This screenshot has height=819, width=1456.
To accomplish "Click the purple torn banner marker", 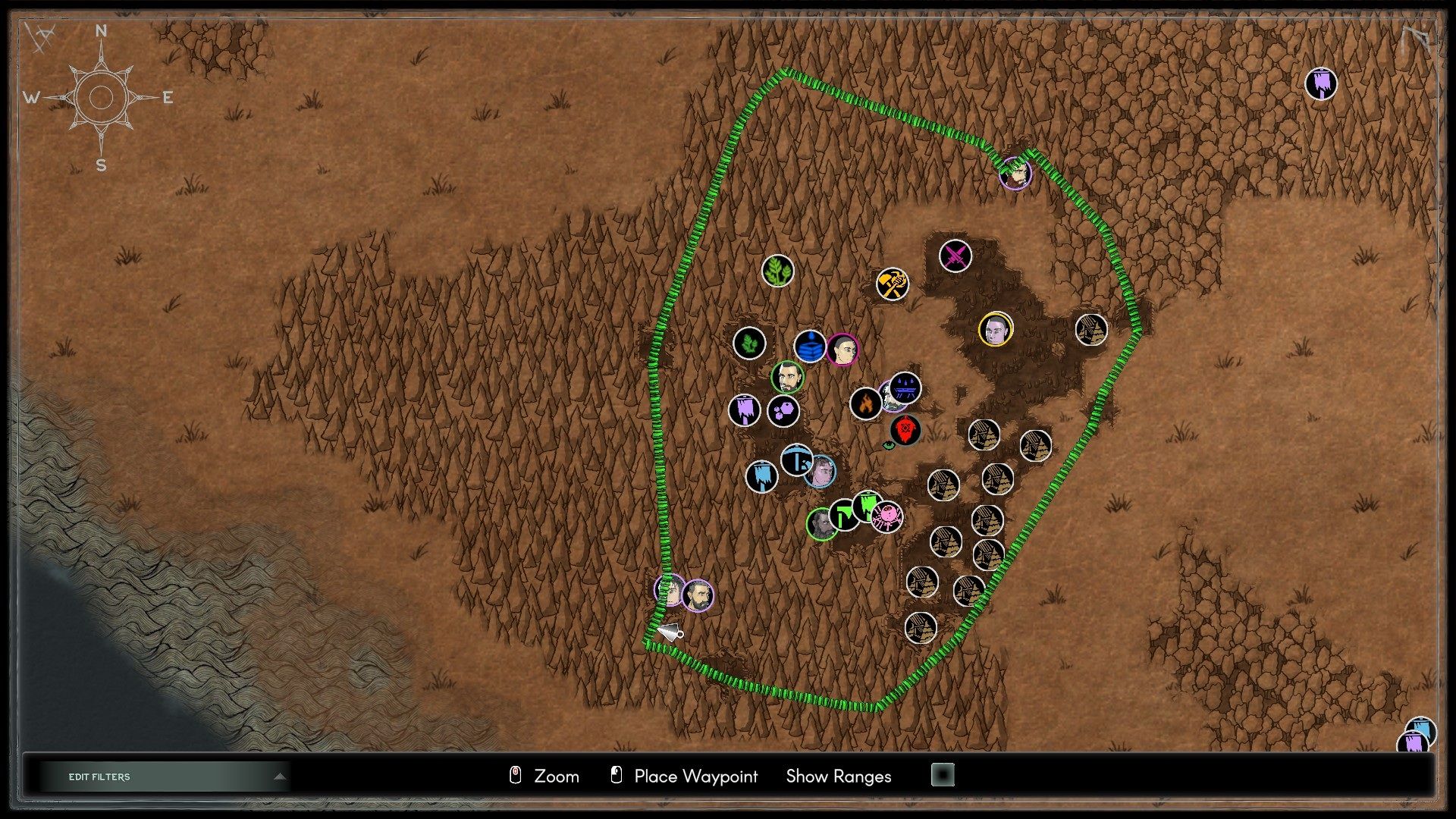I will [x=746, y=409].
